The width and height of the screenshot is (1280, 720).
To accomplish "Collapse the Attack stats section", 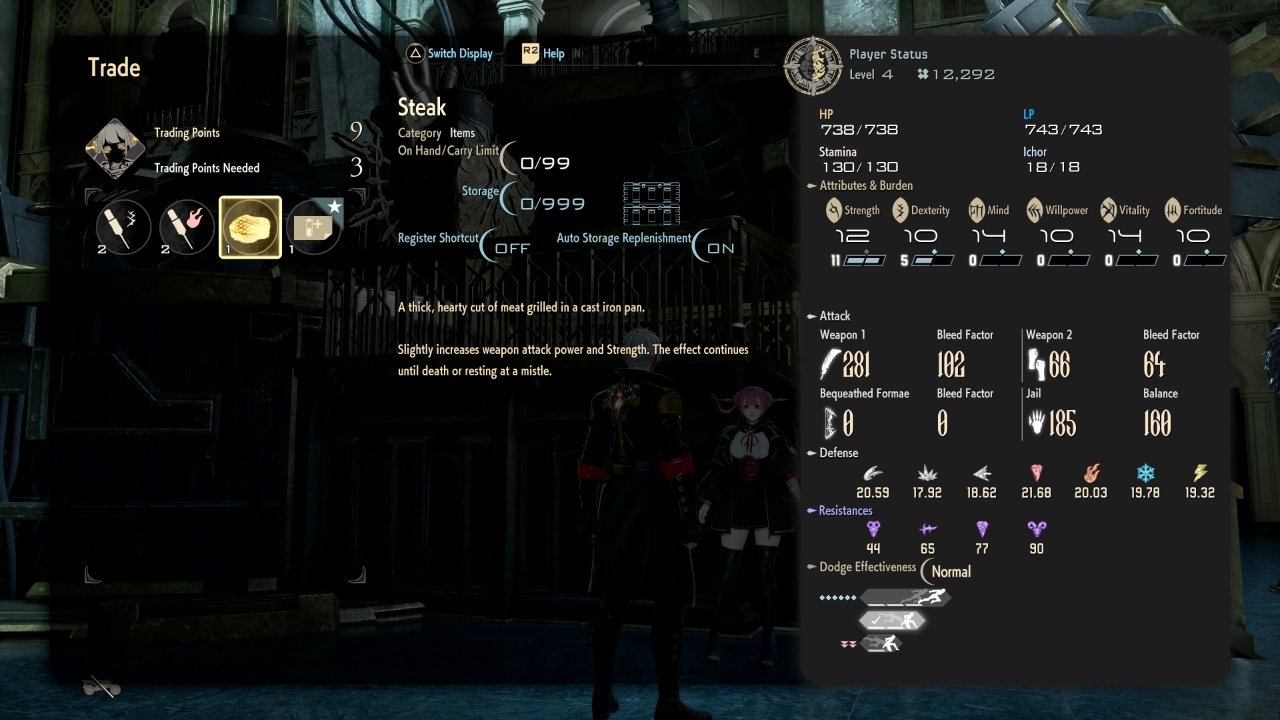I will tap(812, 316).
